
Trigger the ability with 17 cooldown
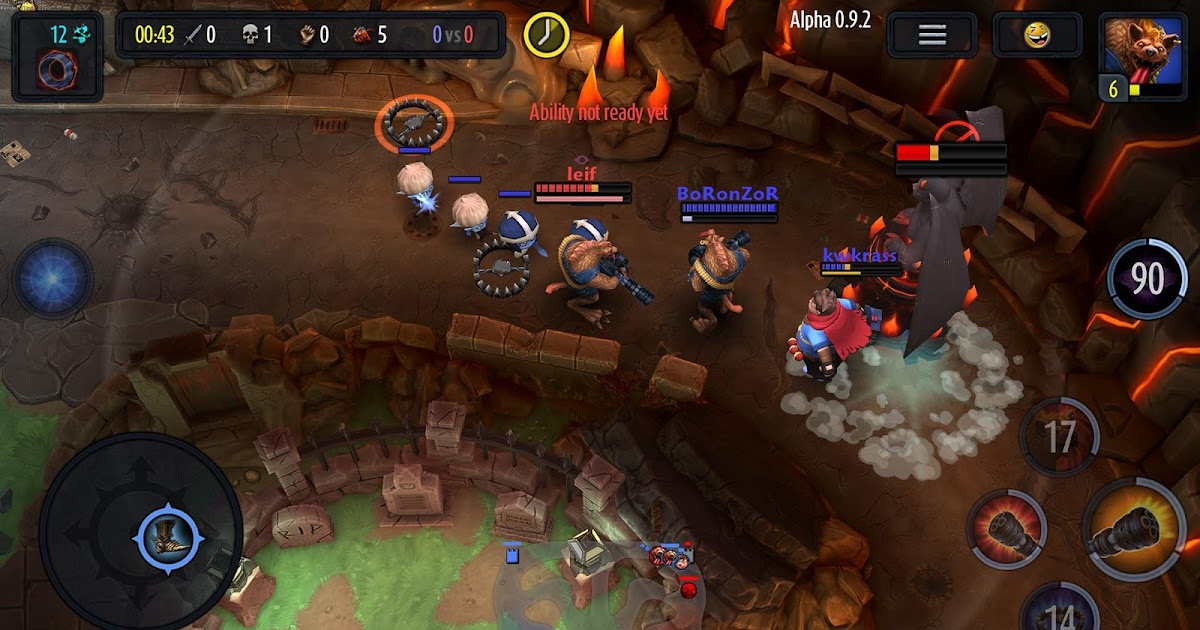coord(1059,437)
